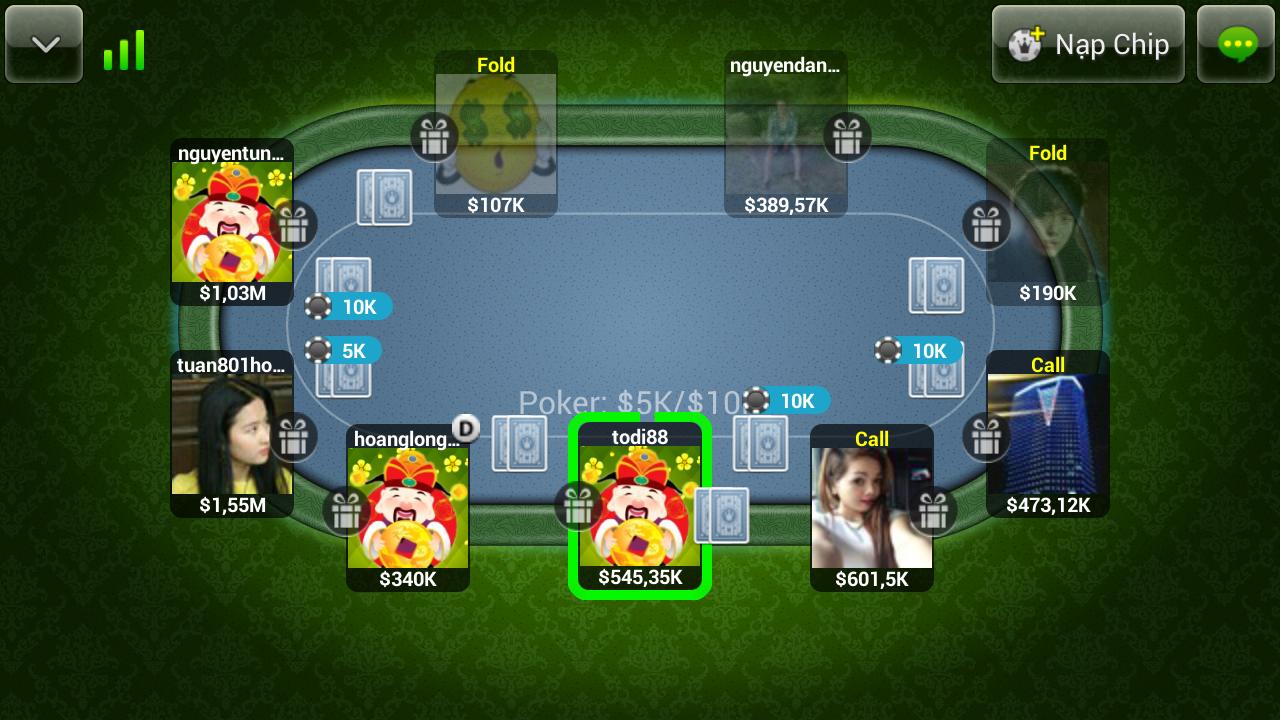The height and width of the screenshot is (720, 1280).
Task: Send a gift to tuan801ho
Action: 293,437
